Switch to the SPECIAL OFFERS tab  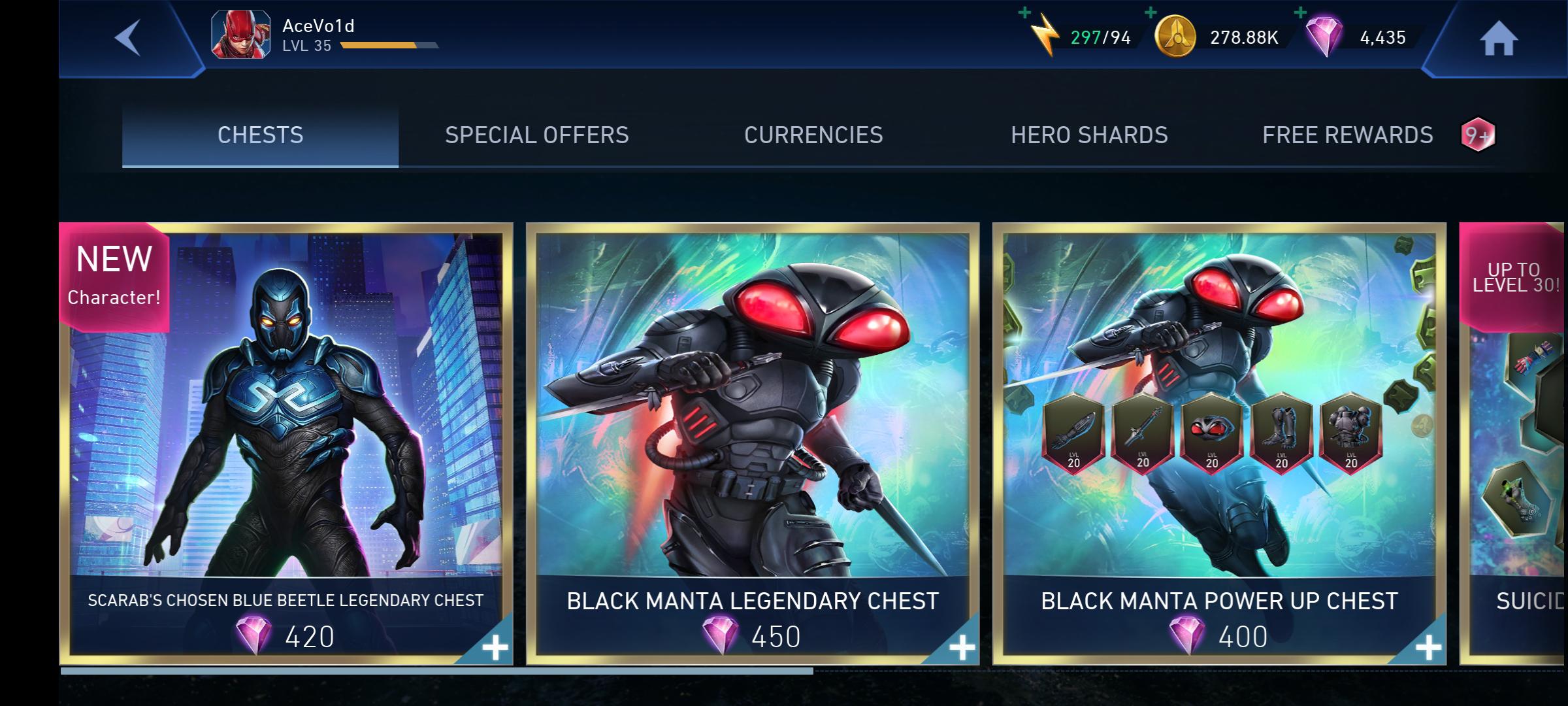(536, 134)
